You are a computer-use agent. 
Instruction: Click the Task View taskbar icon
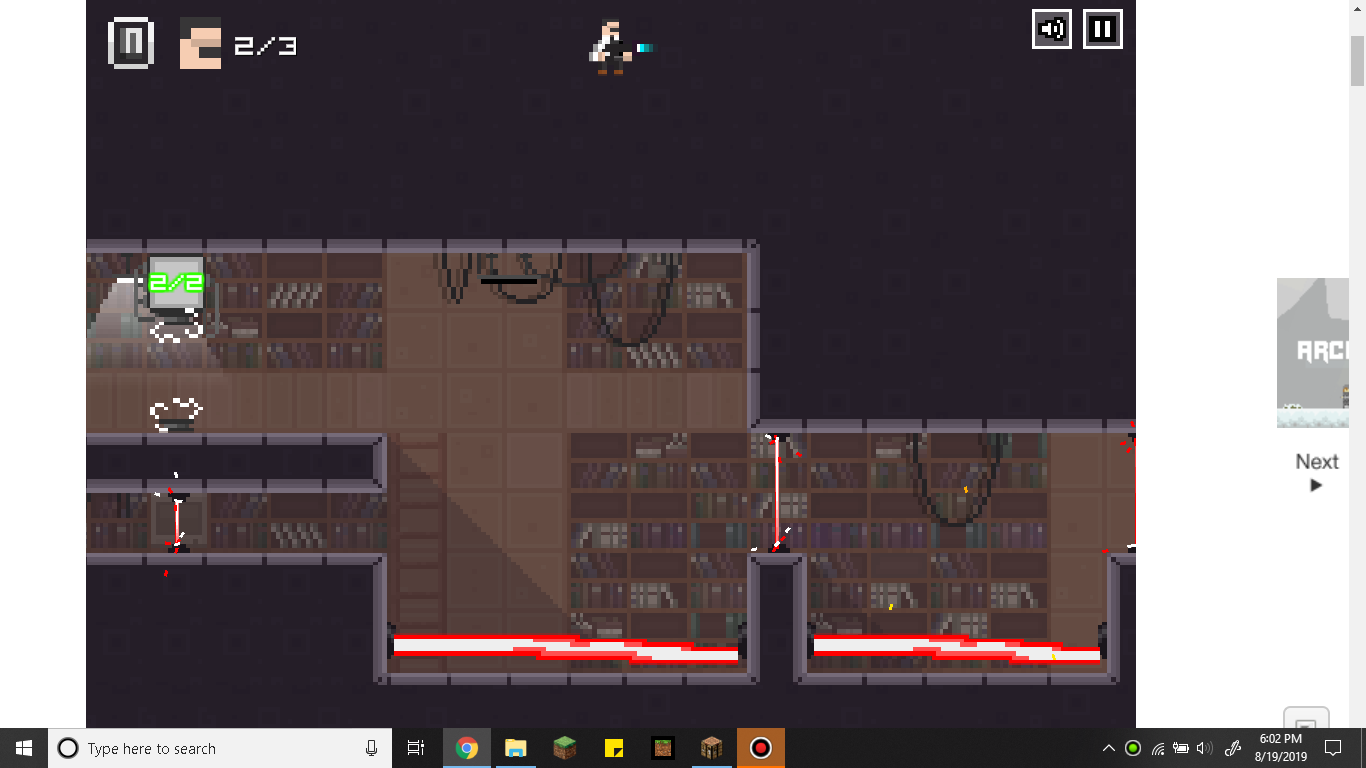pyautogui.click(x=416, y=748)
